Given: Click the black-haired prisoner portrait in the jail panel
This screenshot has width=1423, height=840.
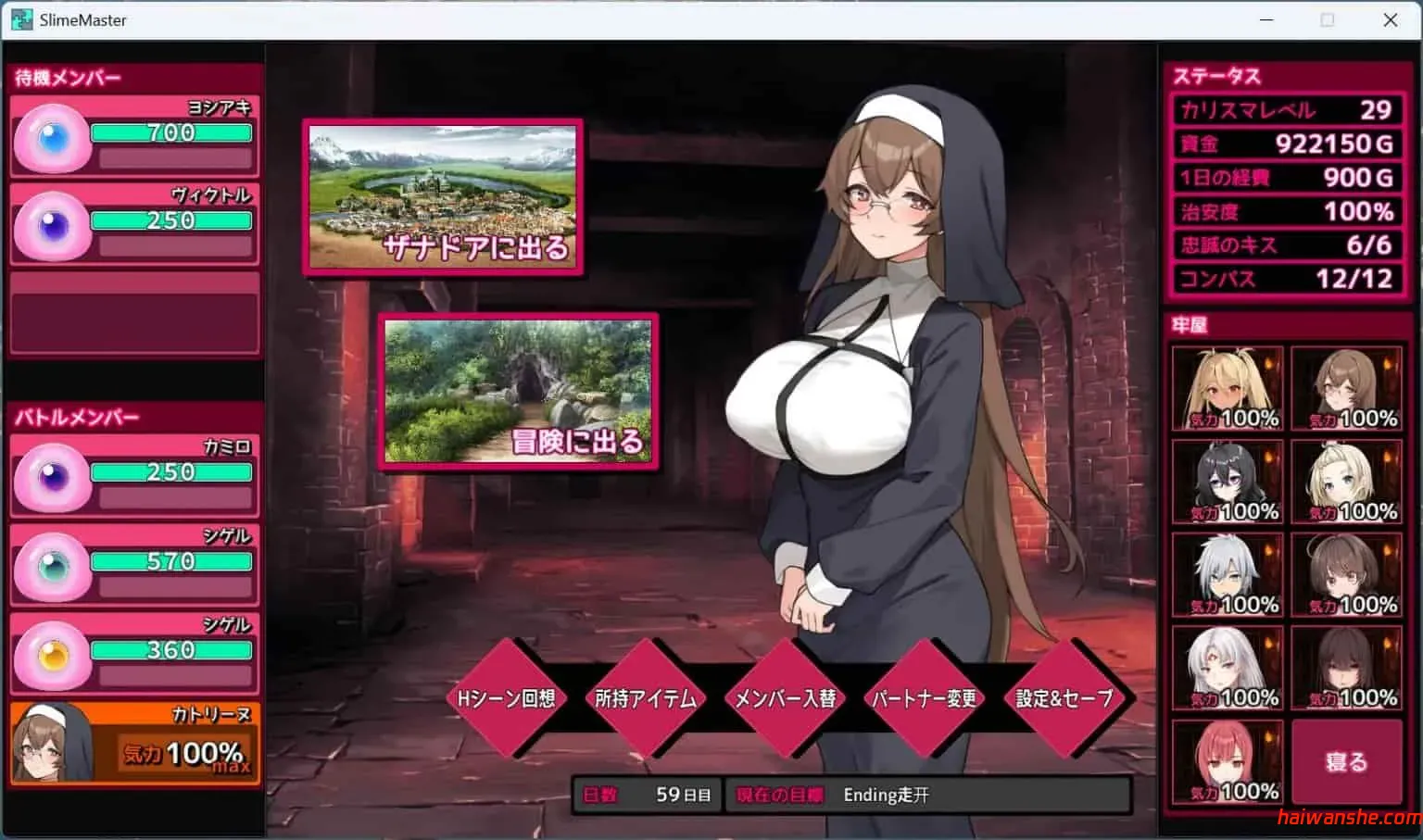Looking at the screenshot, I should click(x=1227, y=480).
